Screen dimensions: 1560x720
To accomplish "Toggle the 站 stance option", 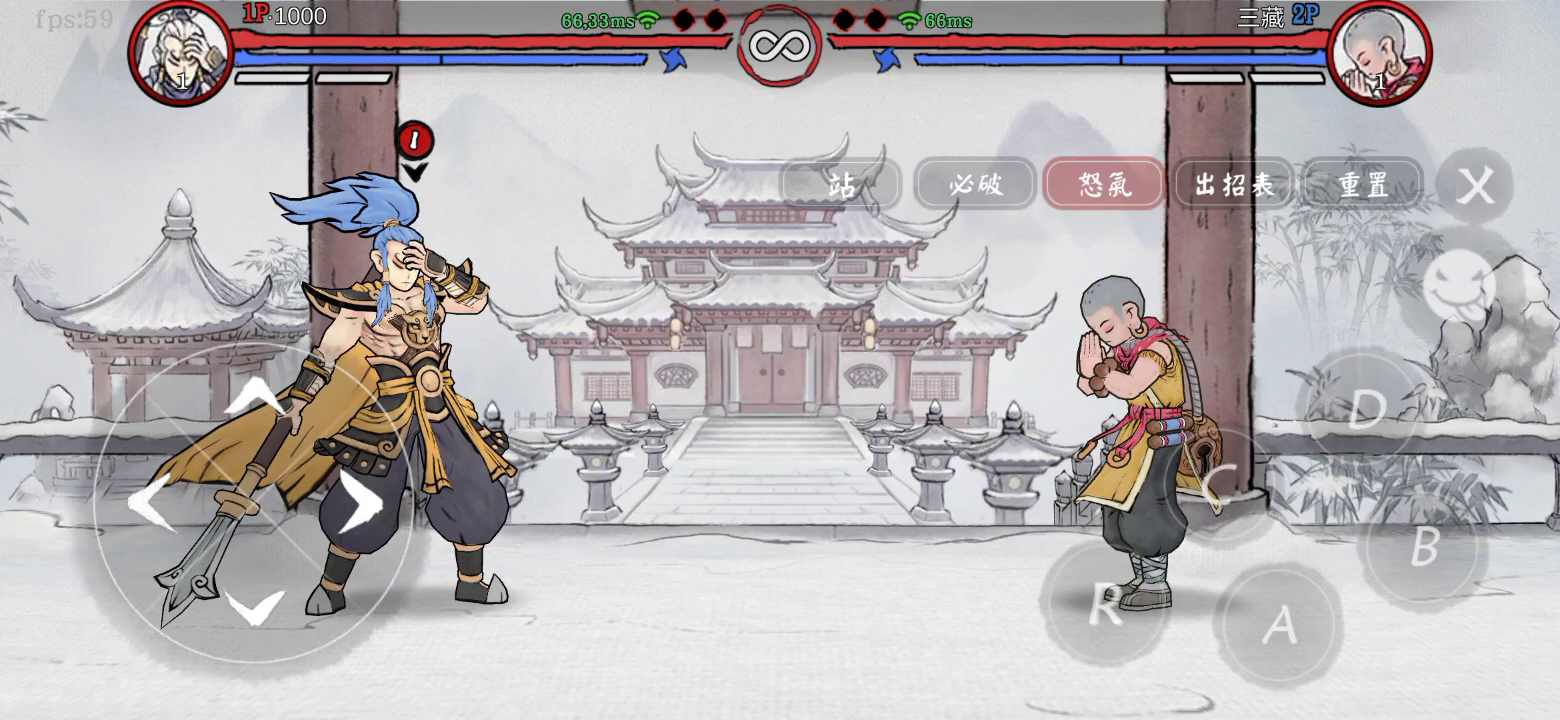I will (840, 185).
